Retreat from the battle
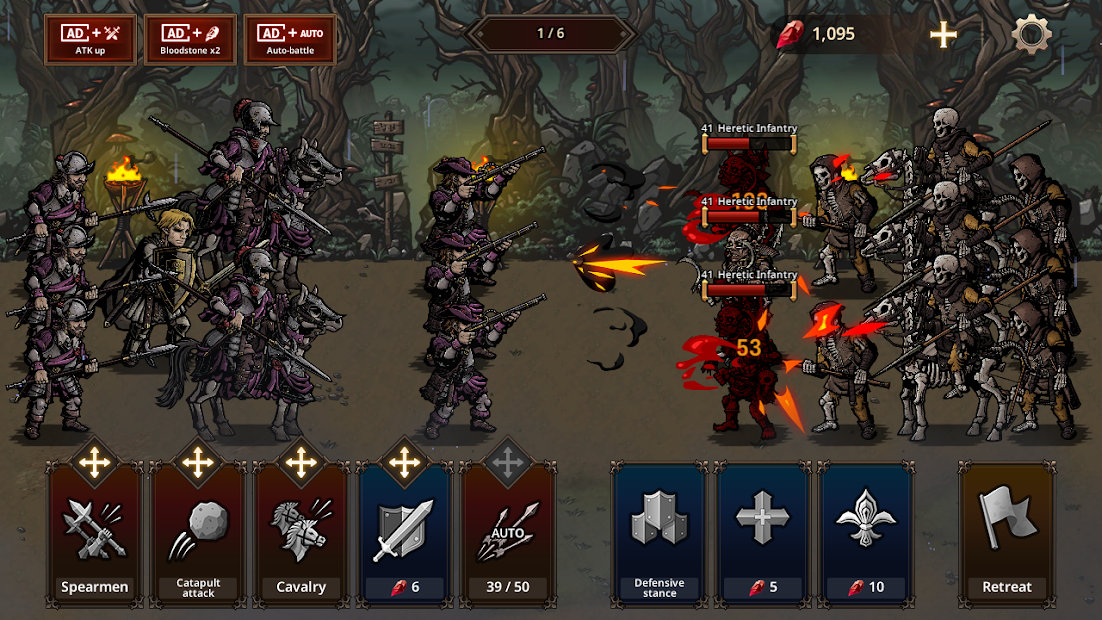 pyautogui.click(x=1006, y=535)
